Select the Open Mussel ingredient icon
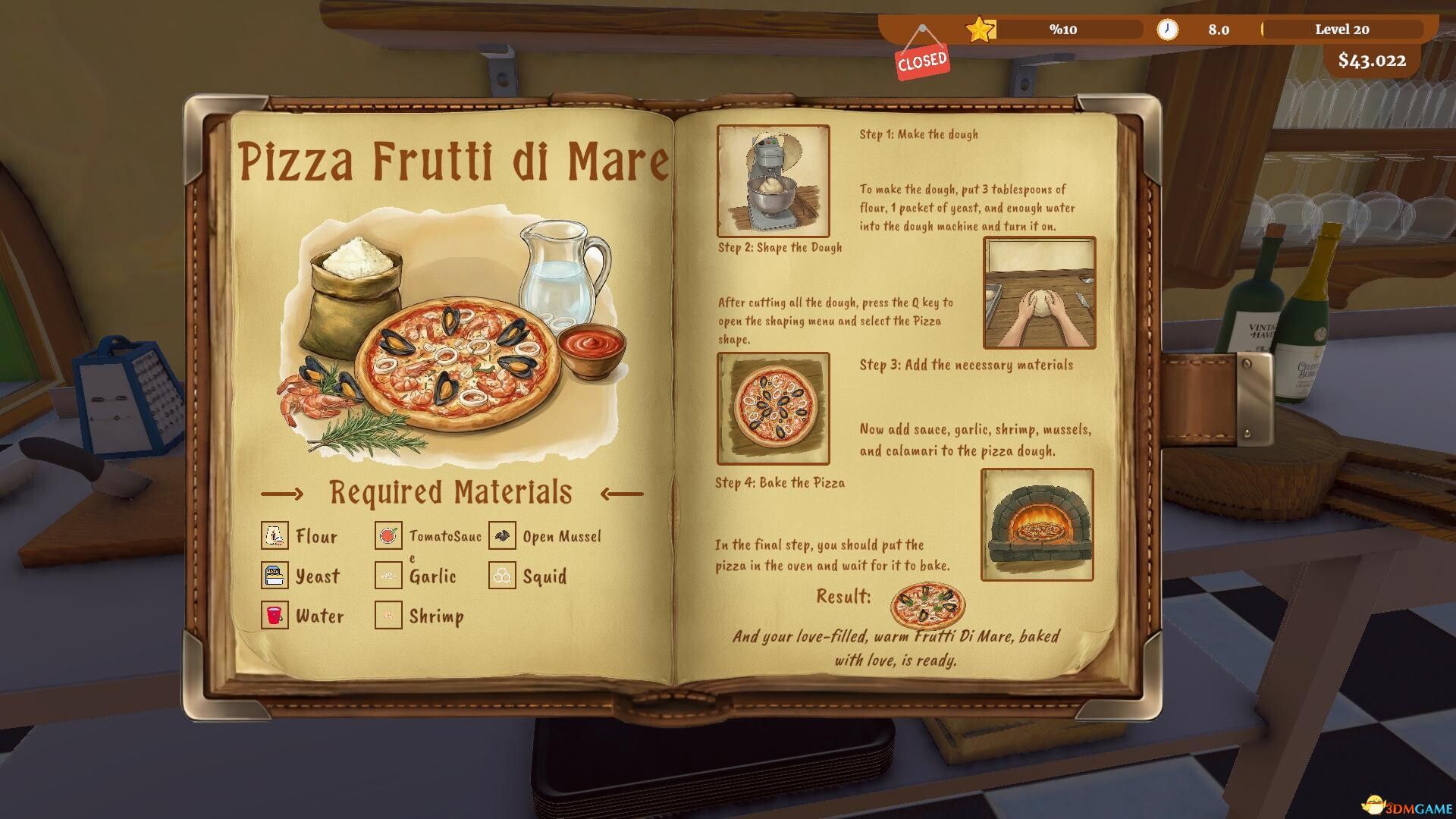 [x=501, y=535]
